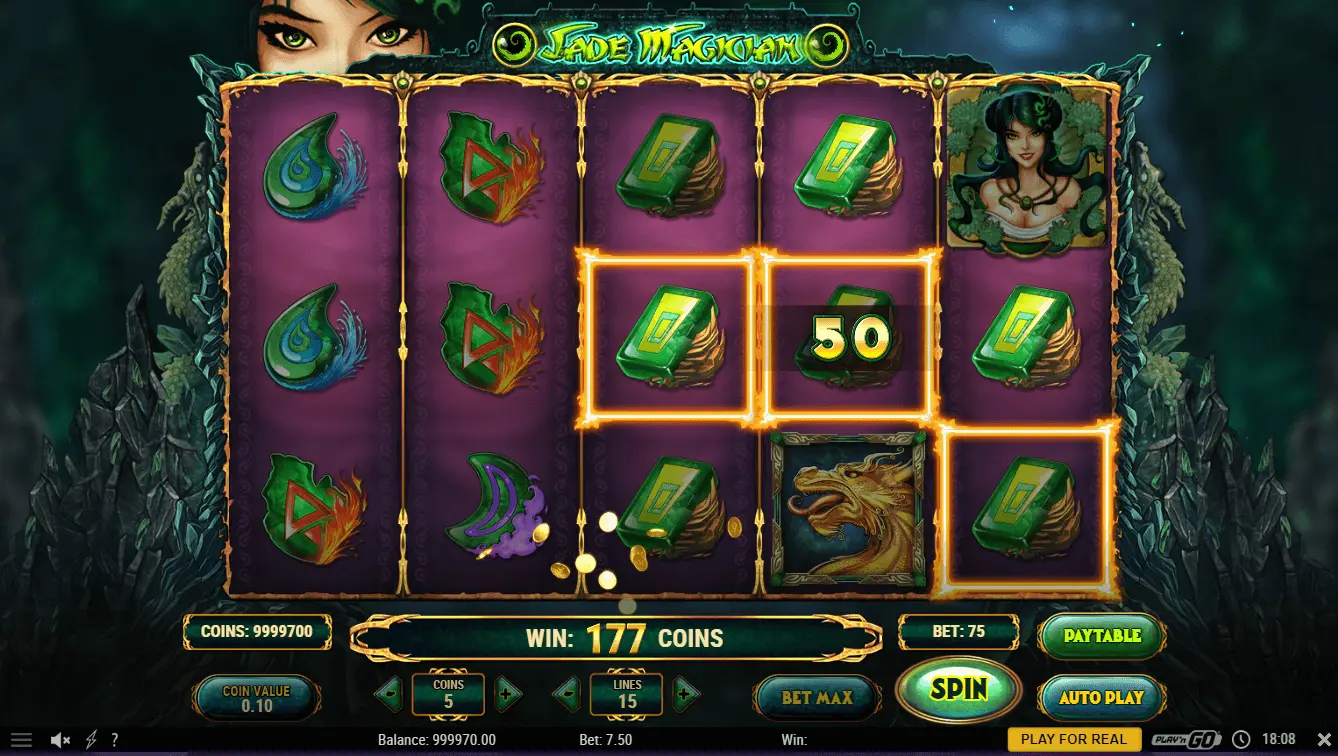The width and height of the screenshot is (1338, 756).
Task: Toggle the lightning bolt fast play
Action: pyautogui.click(x=91, y=740)
